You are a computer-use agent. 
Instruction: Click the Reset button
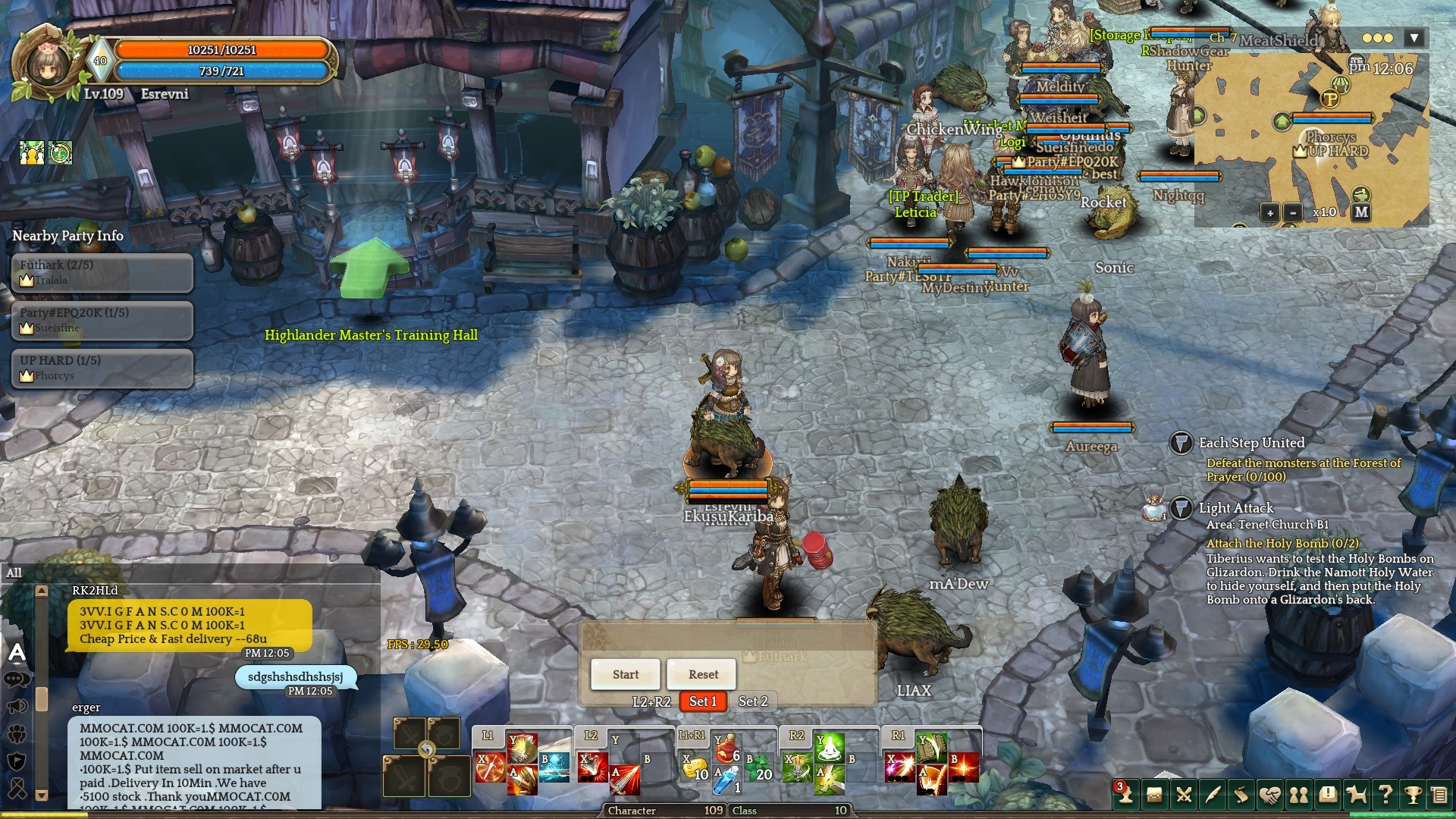click(703, 674)
